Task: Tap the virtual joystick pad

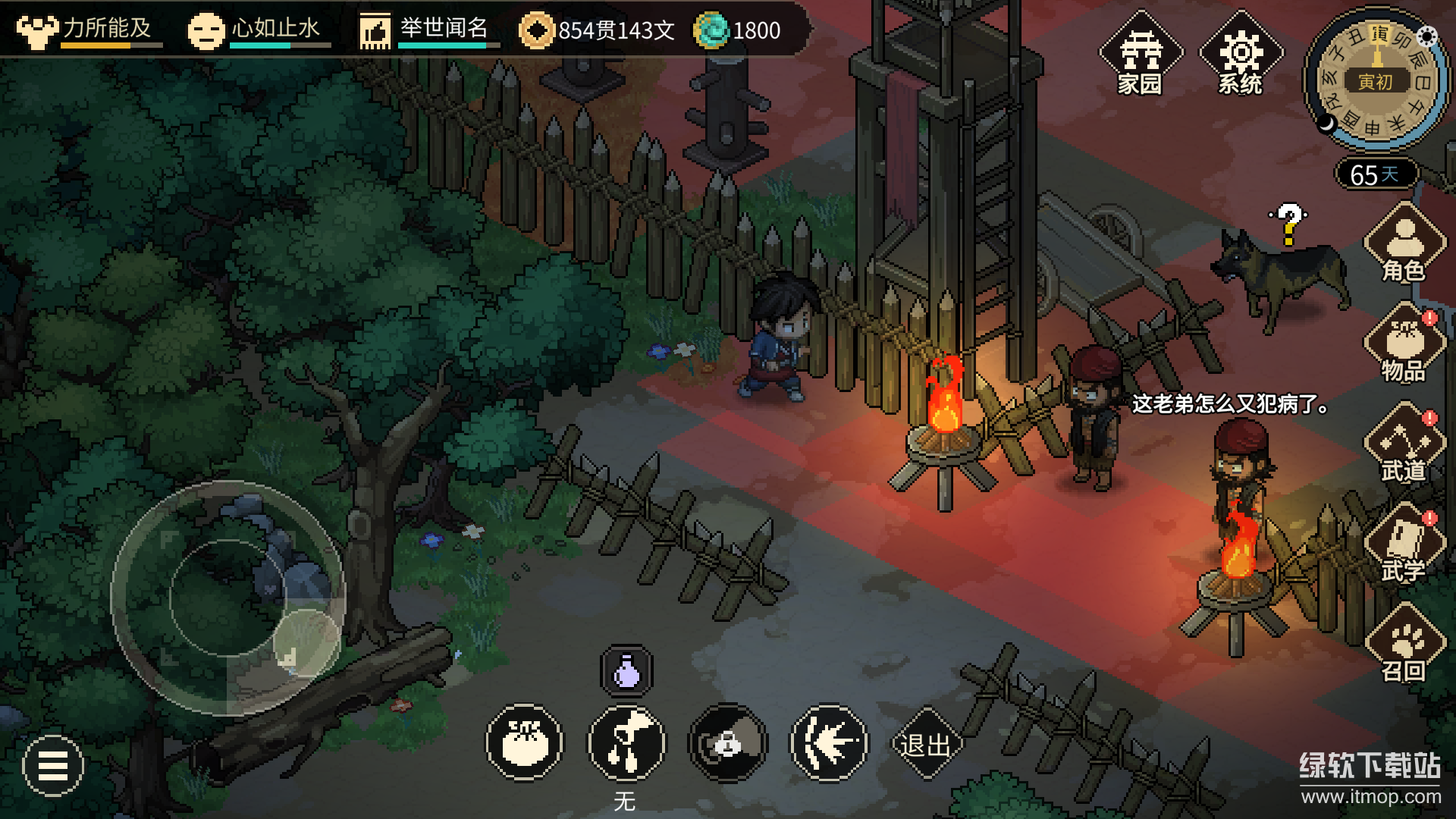Action: click(x=227, y=598)
